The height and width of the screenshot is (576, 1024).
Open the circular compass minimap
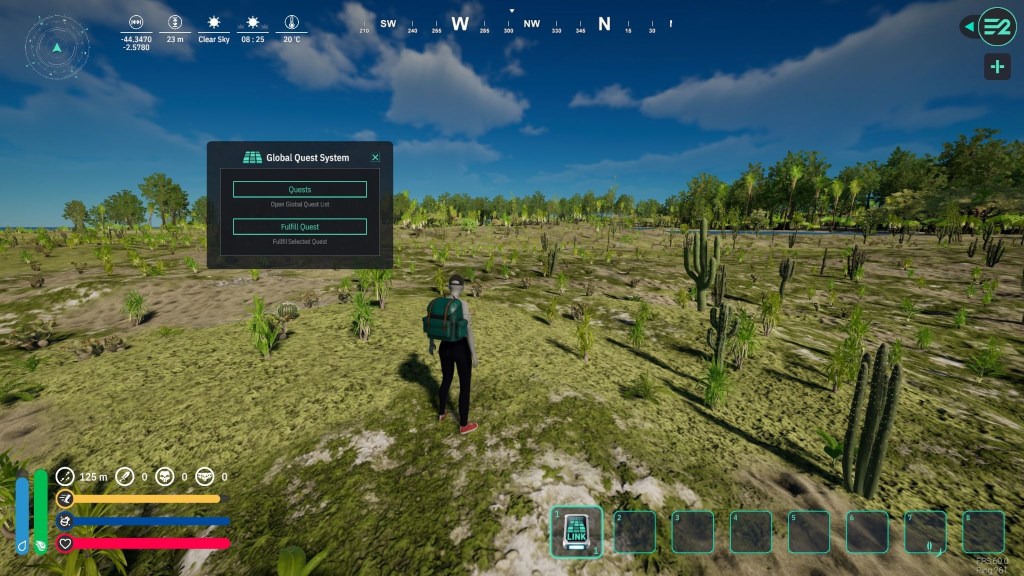click(57, 47)
